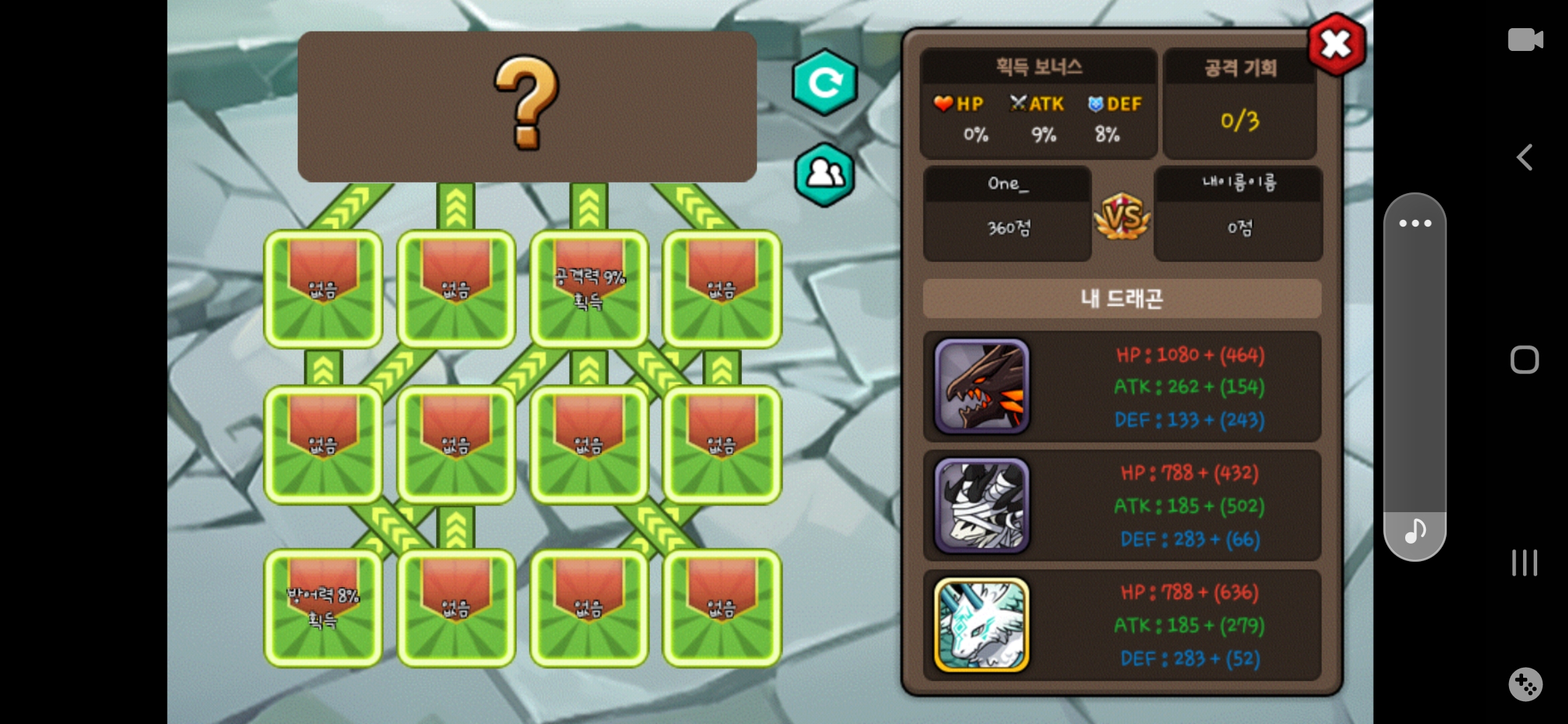Go back with the Android back arrow

point(1525,158)
